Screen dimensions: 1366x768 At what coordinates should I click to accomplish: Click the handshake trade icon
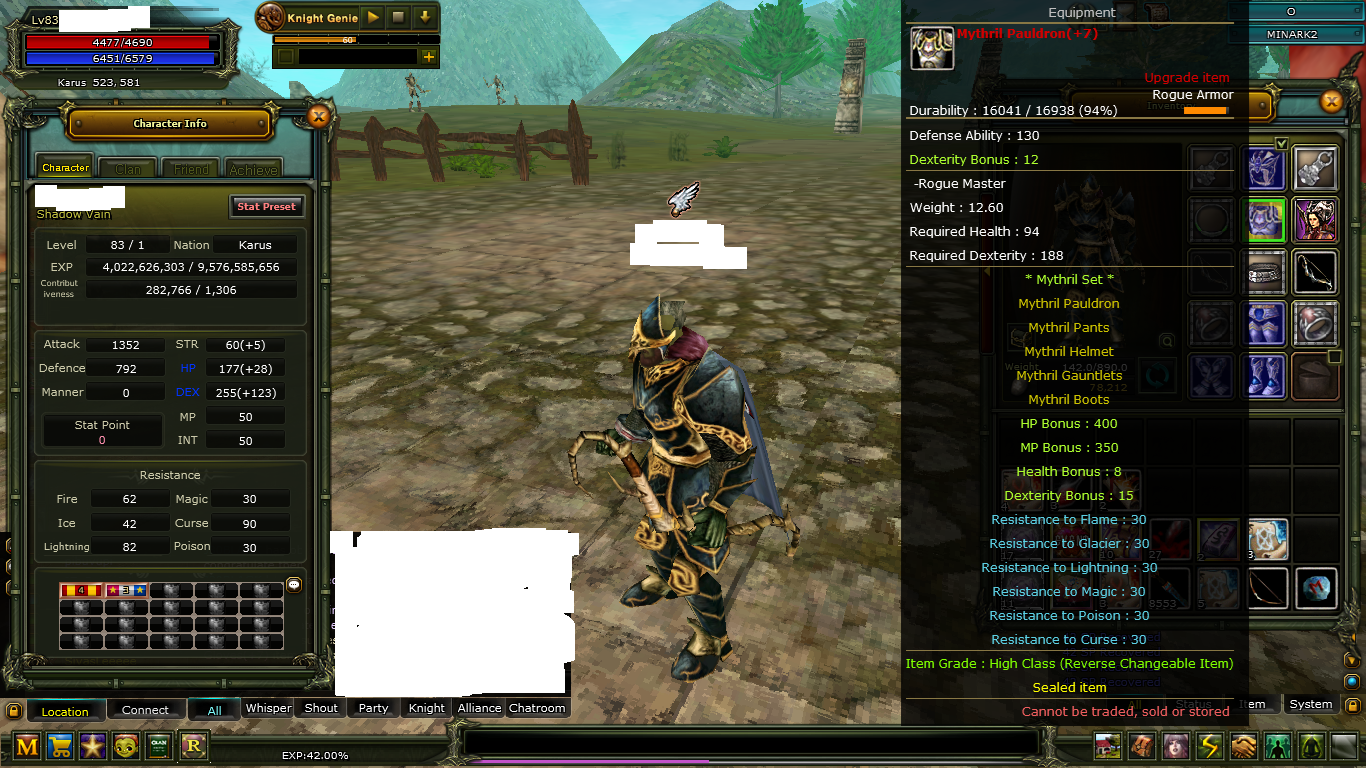click(1243, 746)
